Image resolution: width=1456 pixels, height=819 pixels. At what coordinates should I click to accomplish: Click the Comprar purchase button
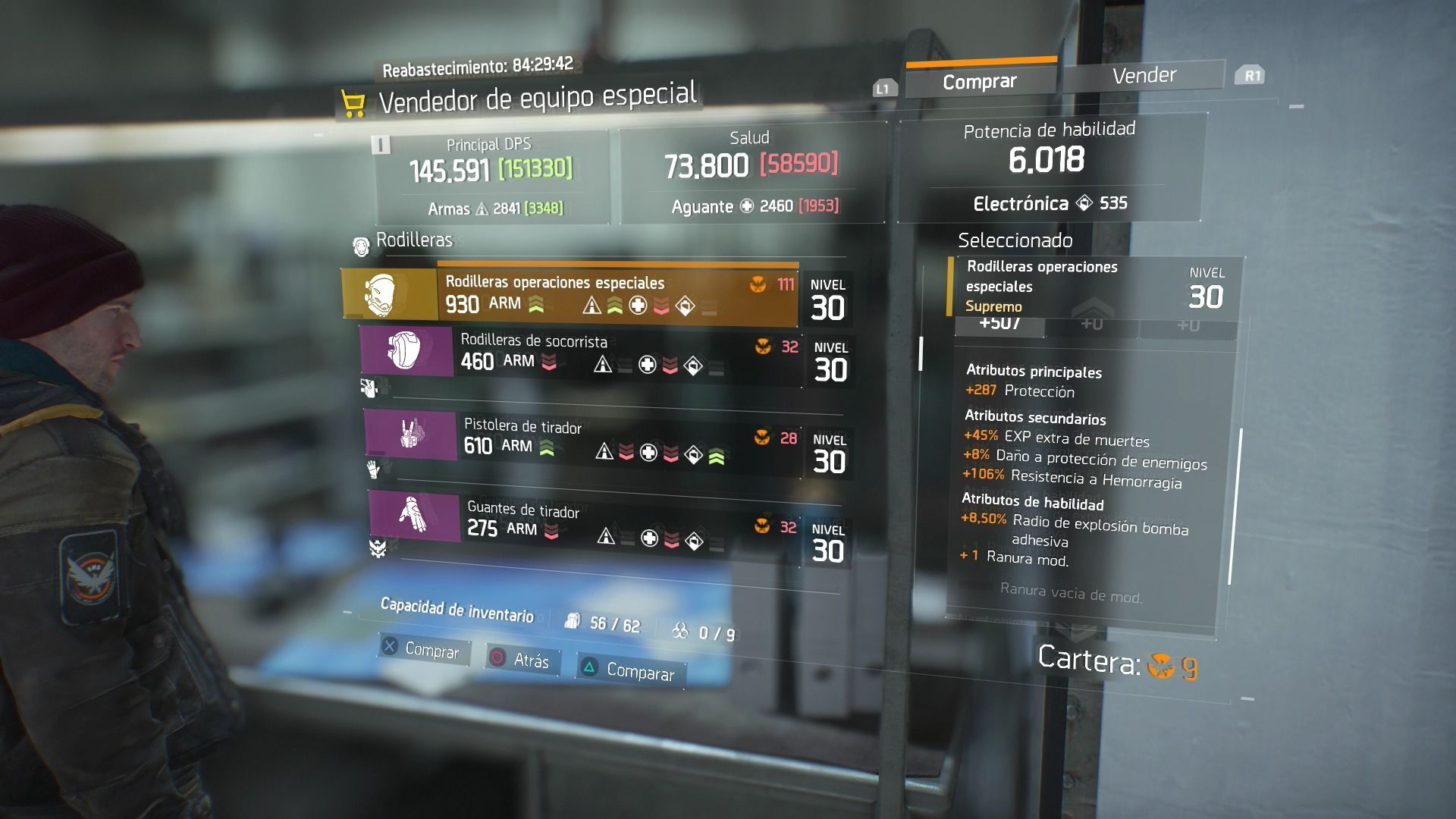point(423,650)
